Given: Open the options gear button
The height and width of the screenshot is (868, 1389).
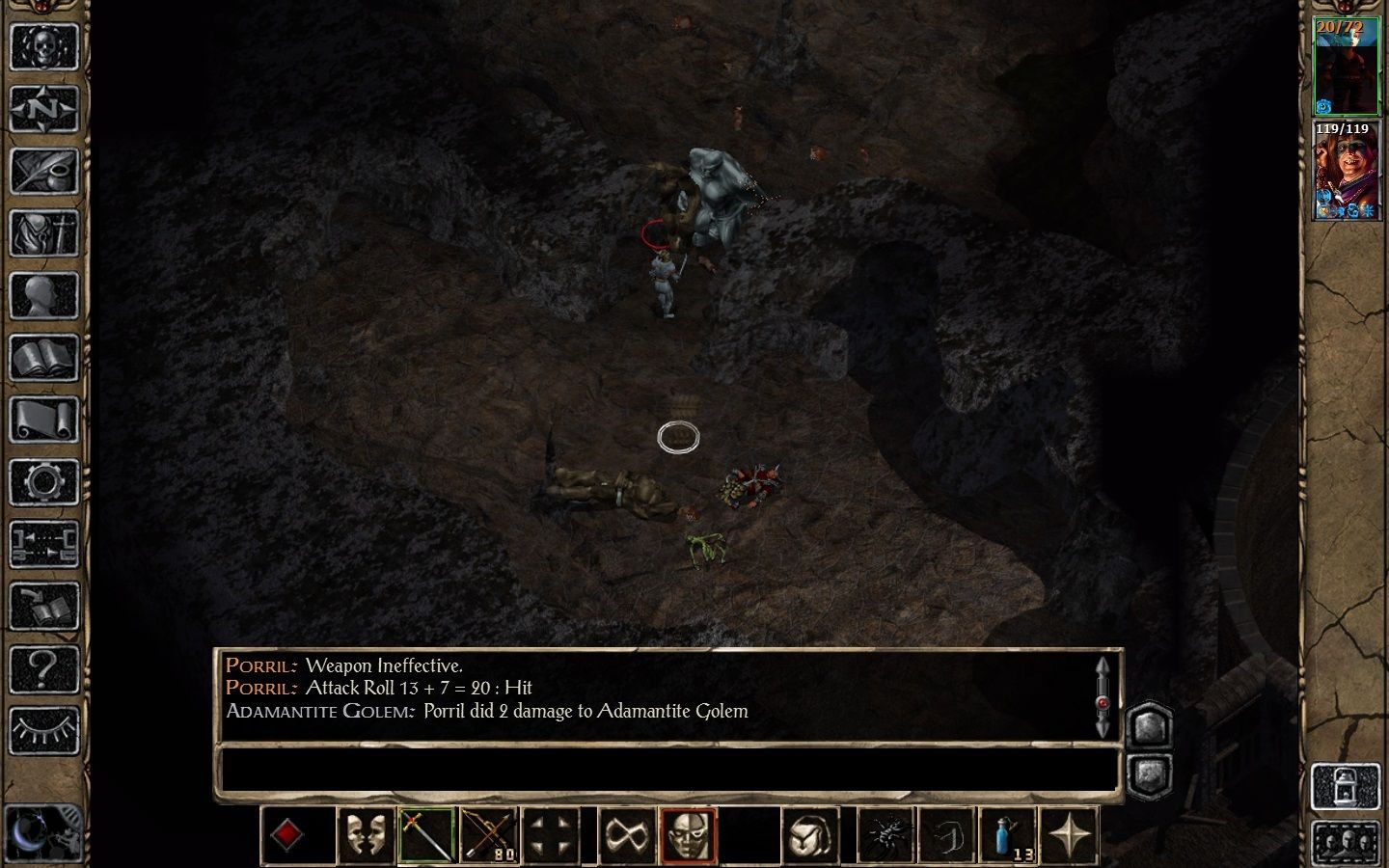Looking at the screenshot, I should (43, 482).
